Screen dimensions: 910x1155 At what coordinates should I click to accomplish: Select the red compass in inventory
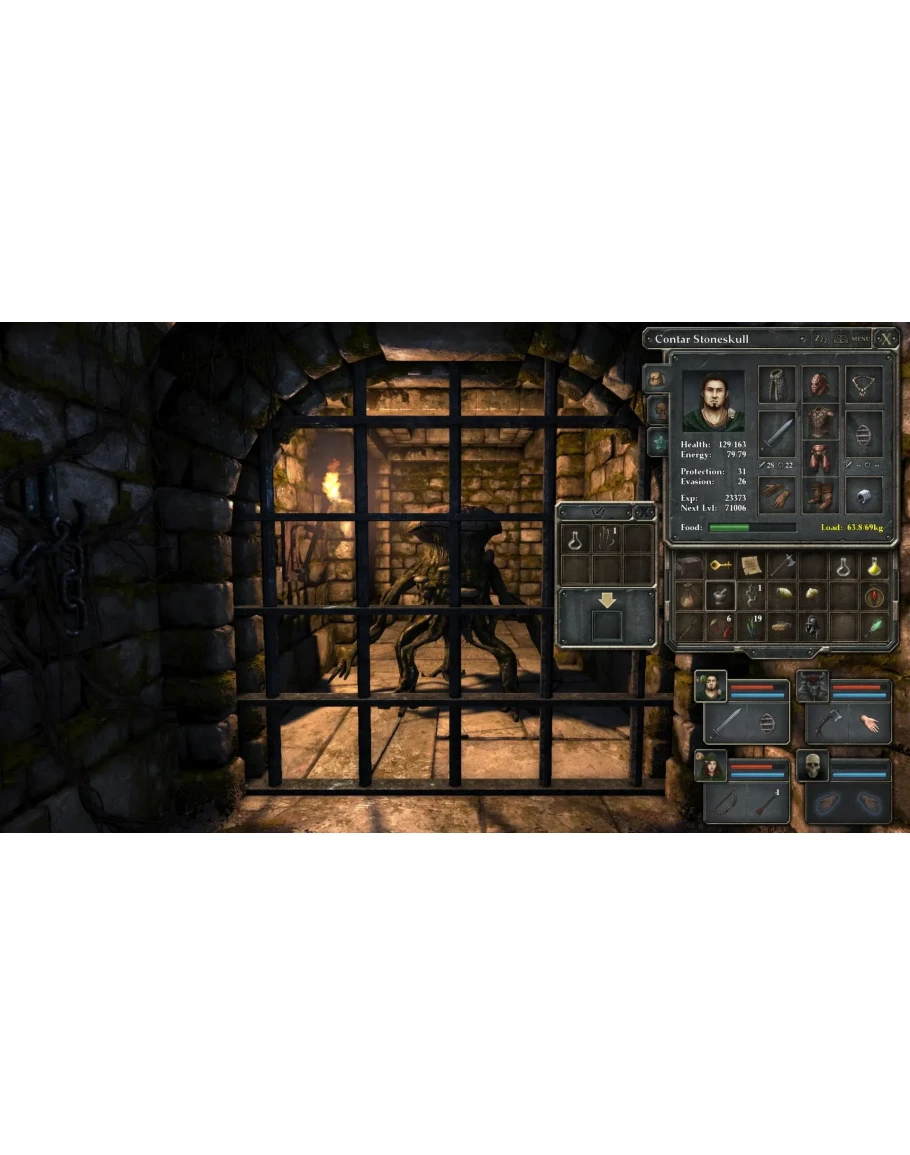pyautogui.click(x=873, y=596)
